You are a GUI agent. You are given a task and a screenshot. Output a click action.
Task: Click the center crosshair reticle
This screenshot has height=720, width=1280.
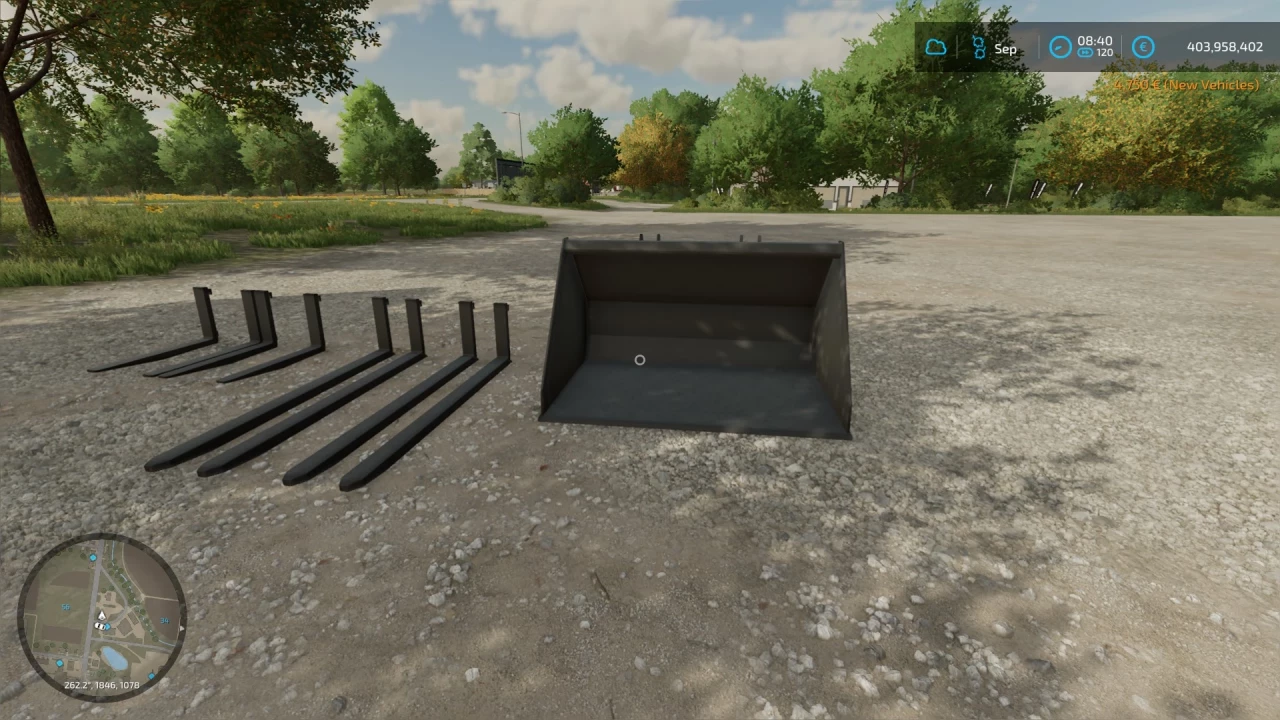pos(640,359)
